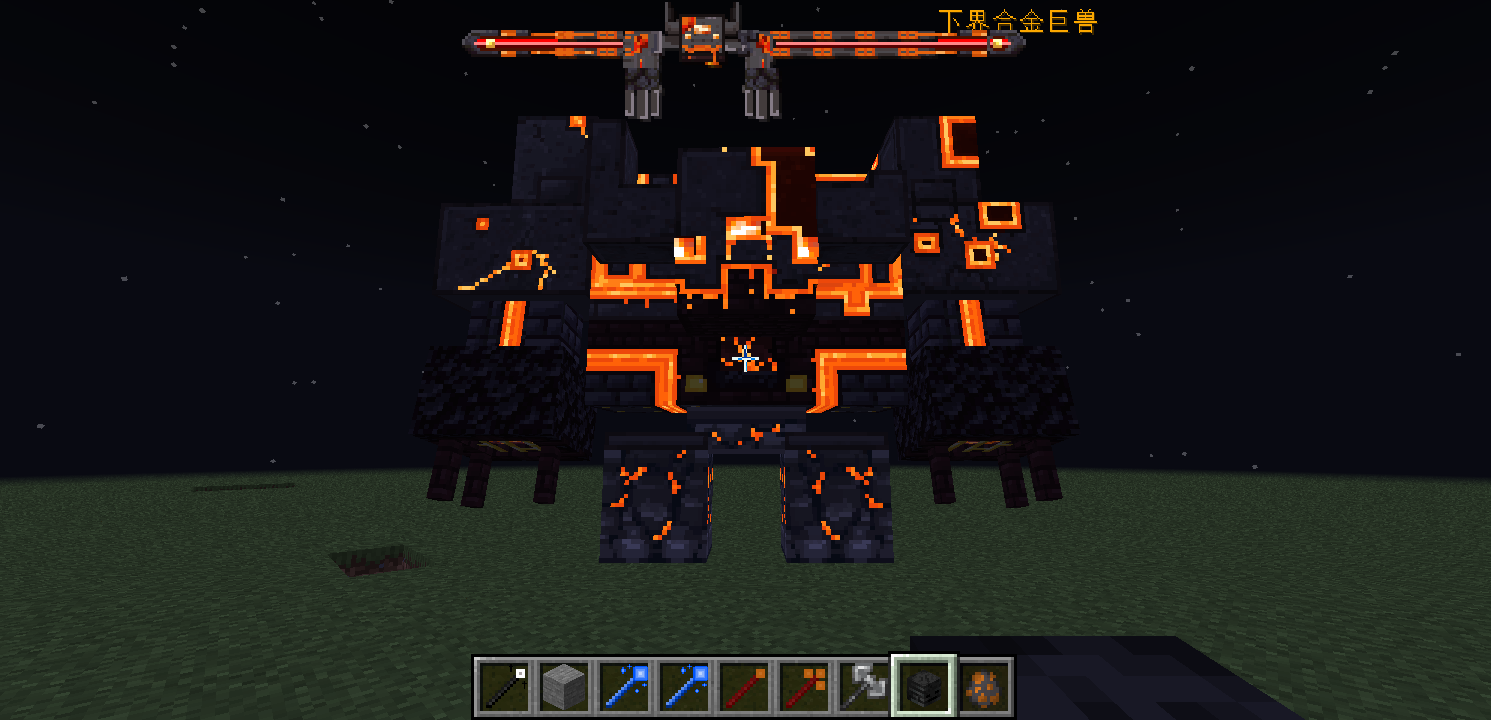Select the black scepter in hotbar slot one
The width and height of the screenshot is (1491, 720).
point(503,687)
